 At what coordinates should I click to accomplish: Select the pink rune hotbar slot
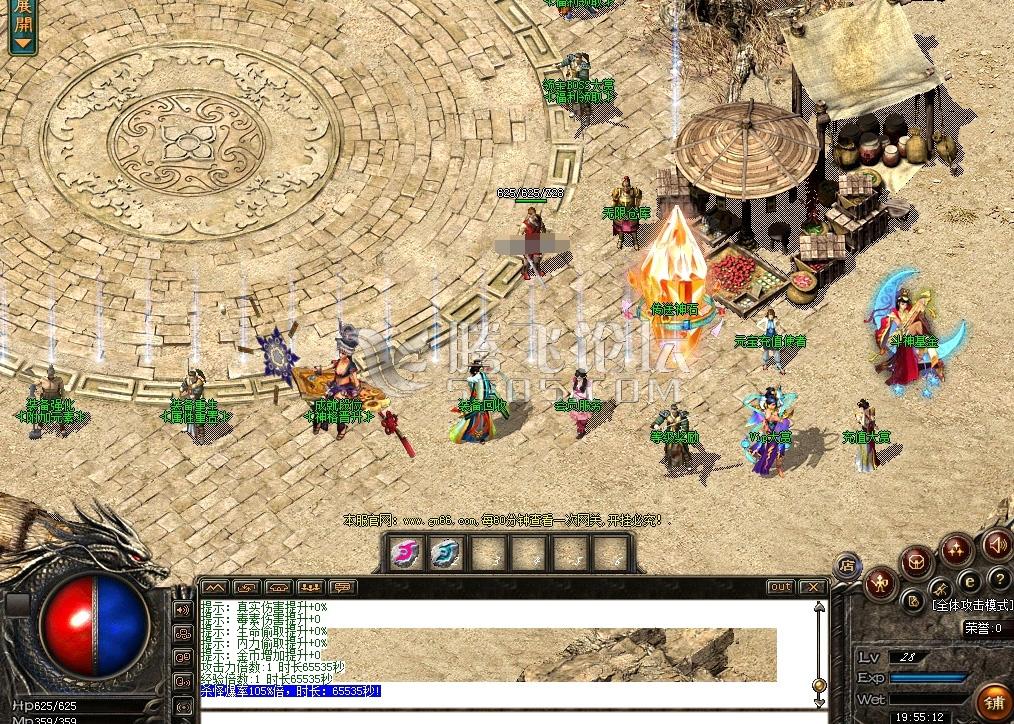point(404,551)
